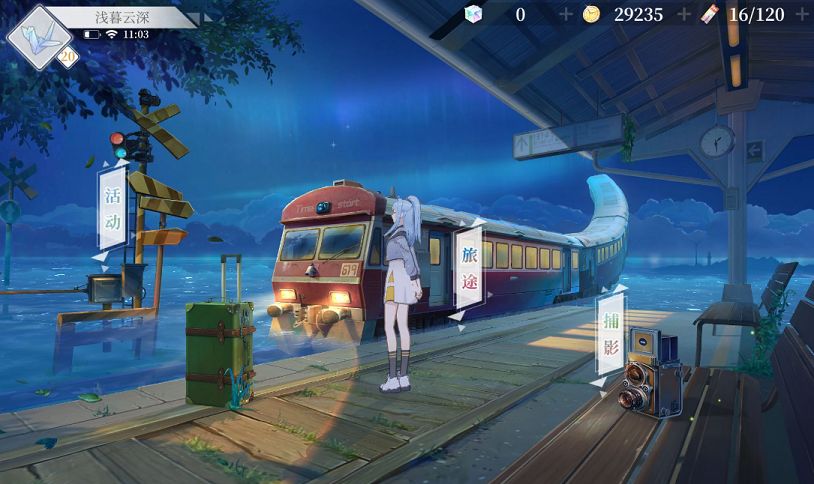This screenshot has width=814, height=484.
Task: Add gold coins using the plus button
Action: (684, 14)
